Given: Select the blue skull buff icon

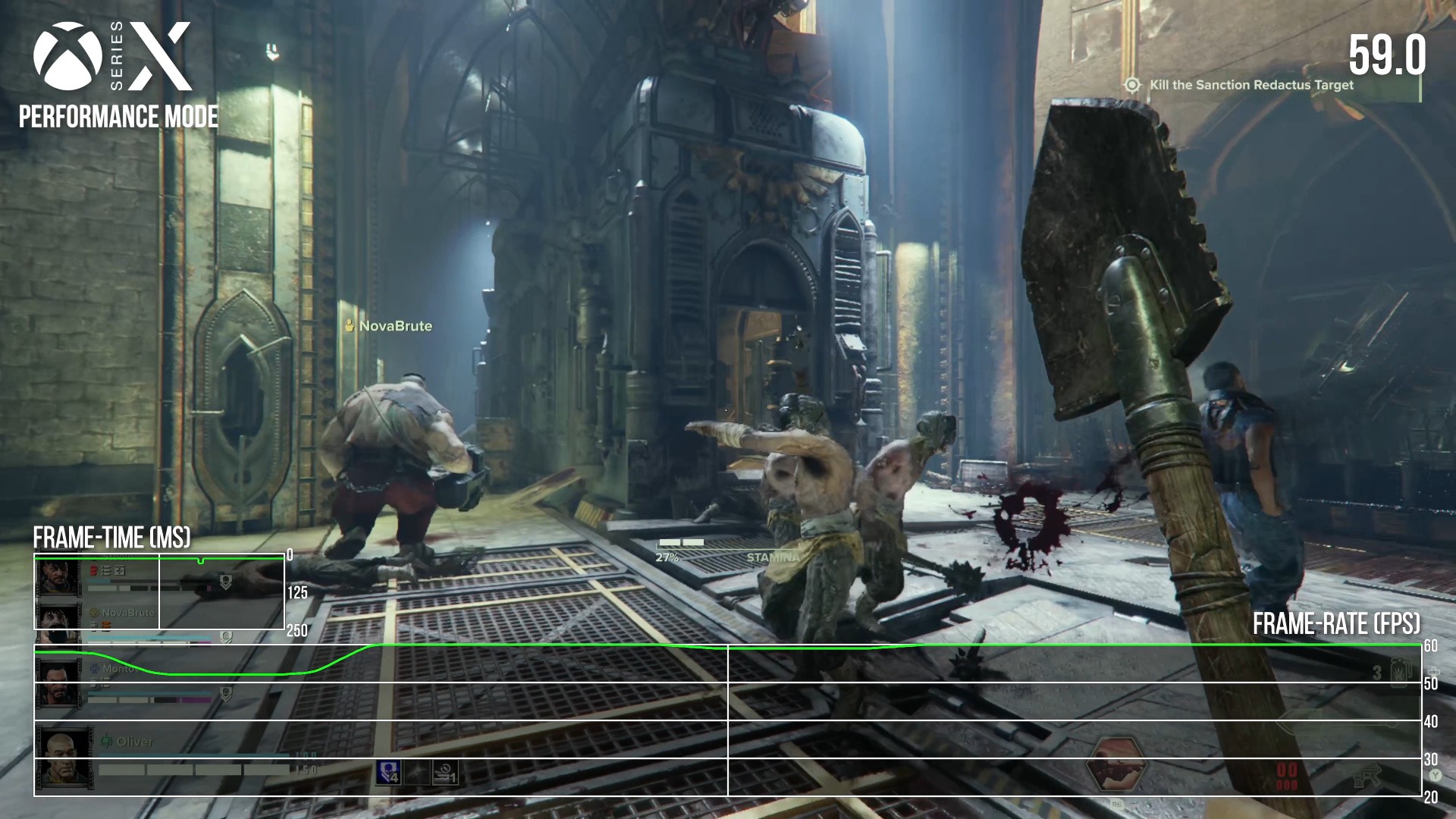Looking at the screenshot, I should click(x=388, y=773).
